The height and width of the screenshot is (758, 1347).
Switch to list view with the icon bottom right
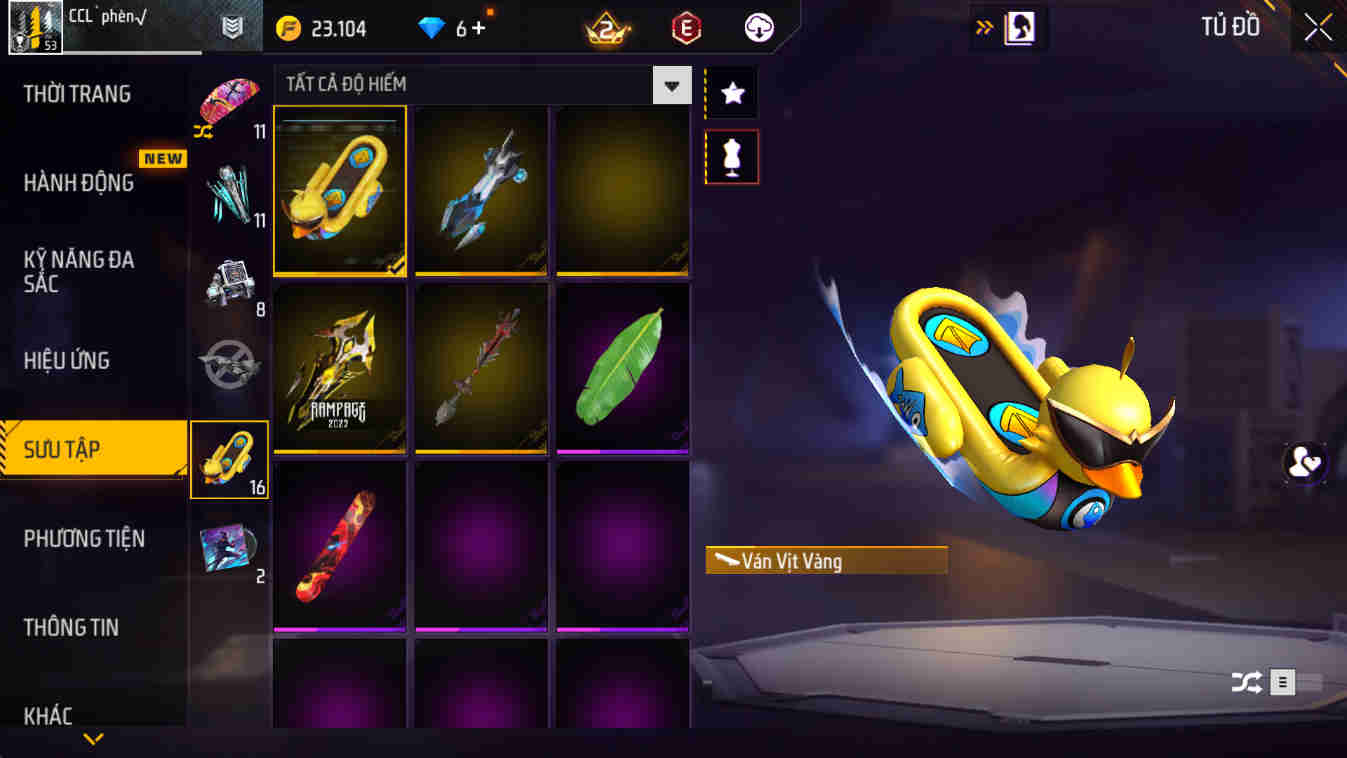coord(1281,682)
